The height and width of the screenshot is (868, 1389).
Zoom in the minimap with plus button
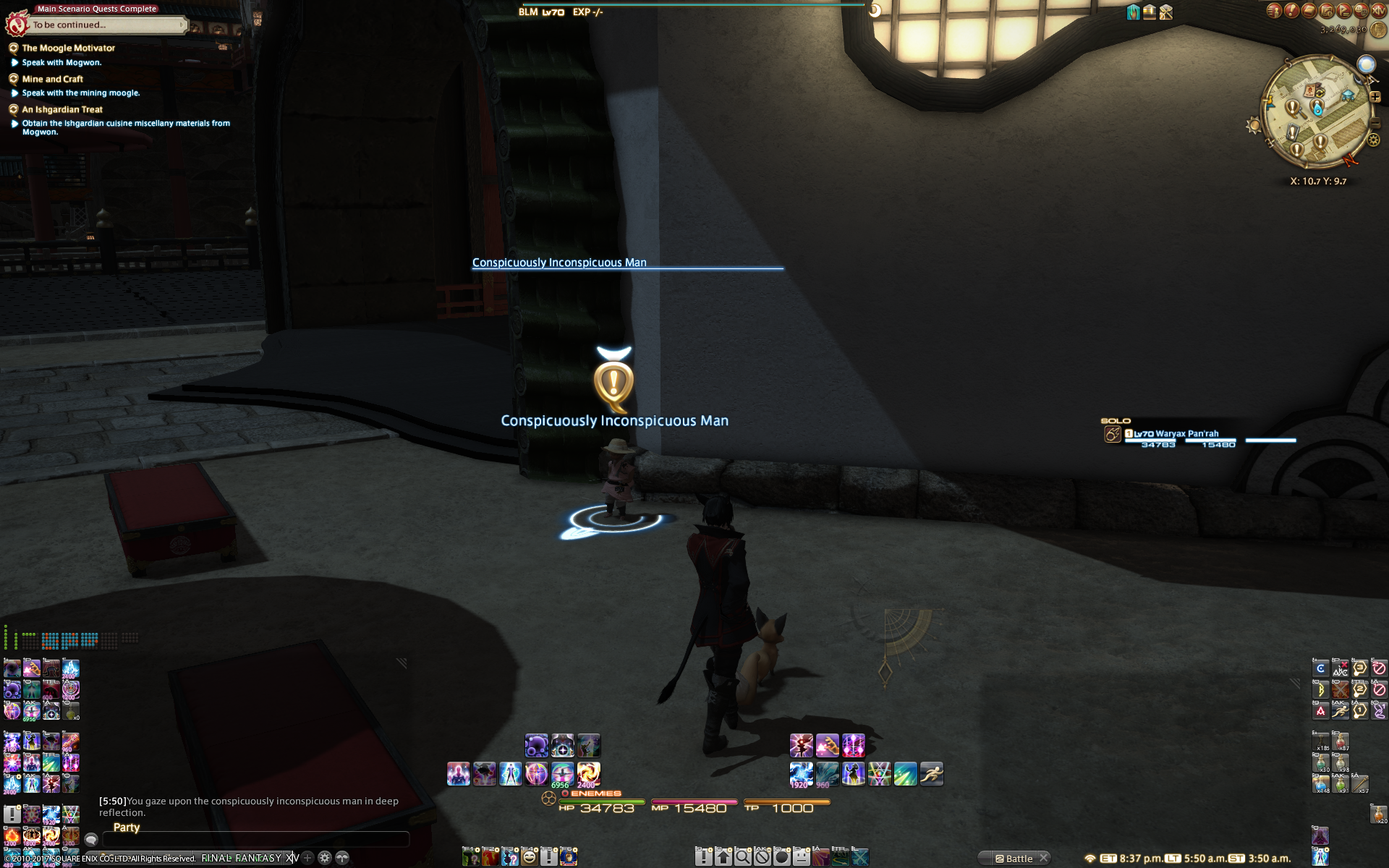[x=1375, y=97]
